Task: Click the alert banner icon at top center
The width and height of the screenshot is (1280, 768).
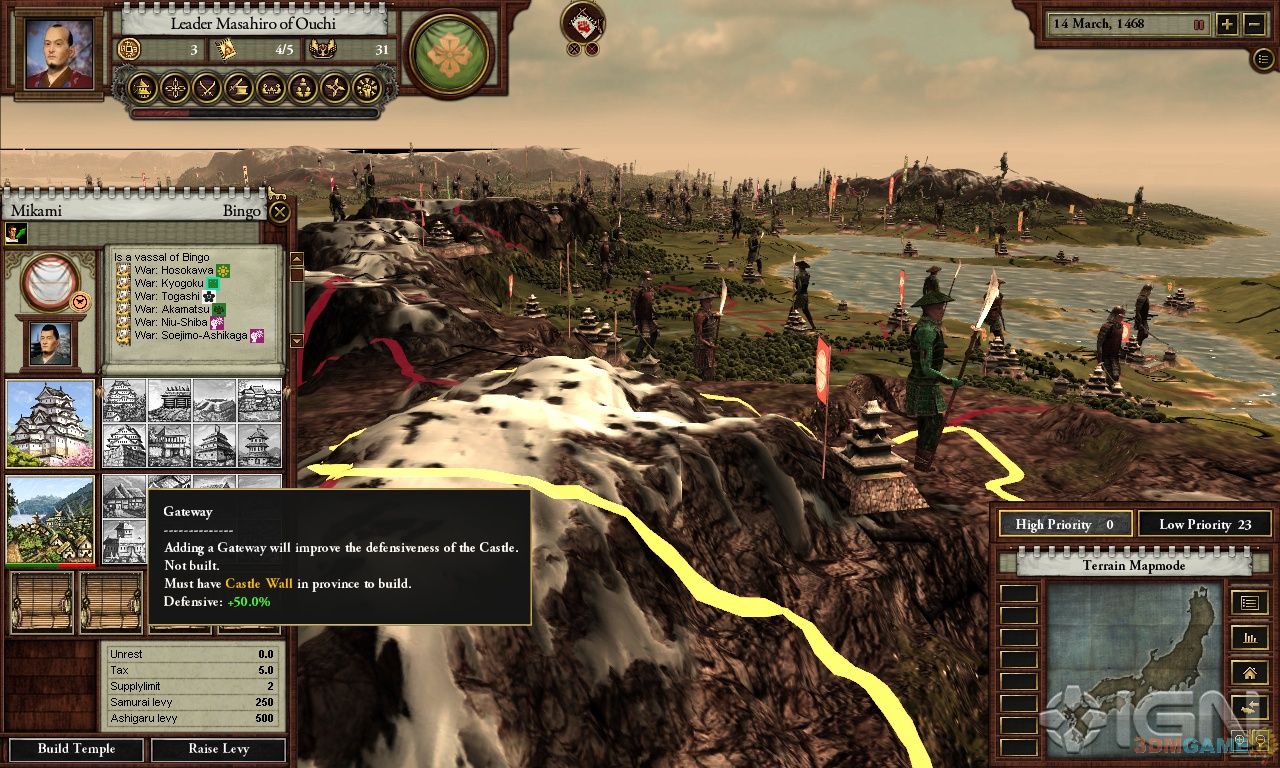Action: 582,22
